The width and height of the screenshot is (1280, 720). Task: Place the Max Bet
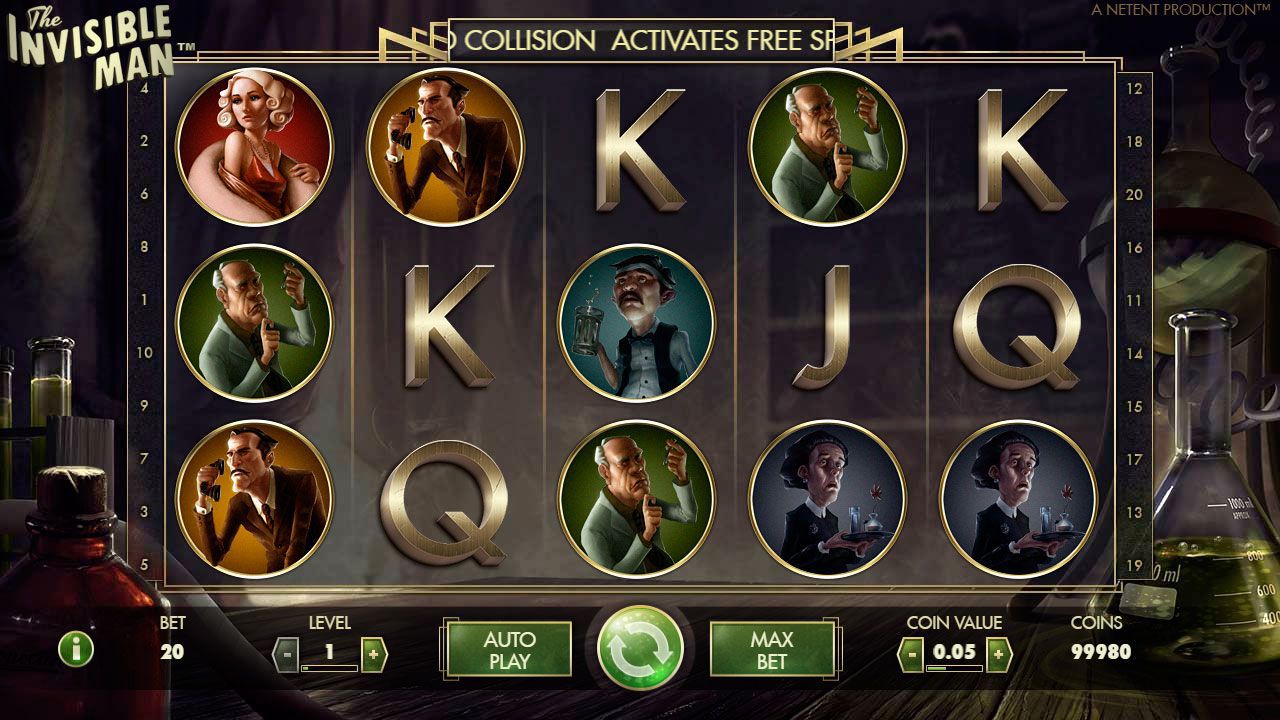point(771,649)
